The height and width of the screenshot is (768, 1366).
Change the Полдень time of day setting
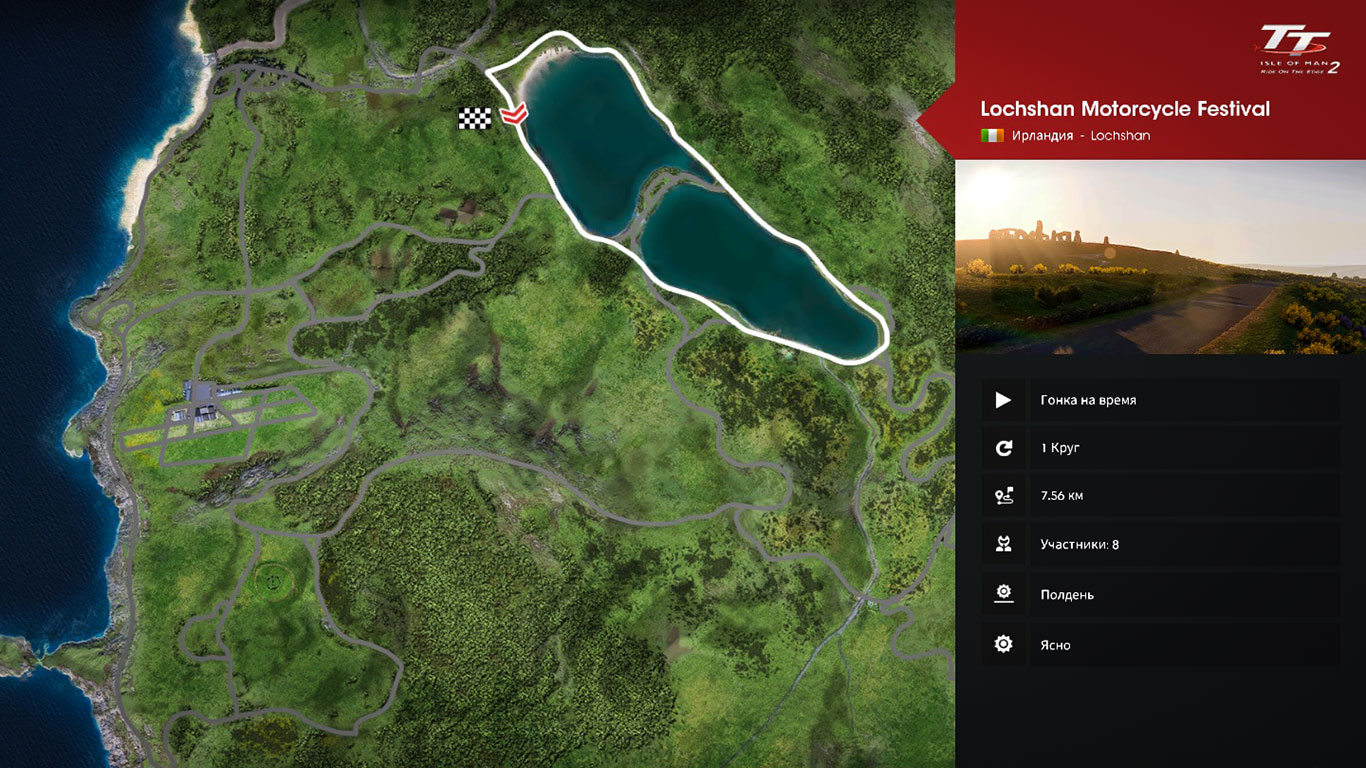click(x=1160, y=594)
